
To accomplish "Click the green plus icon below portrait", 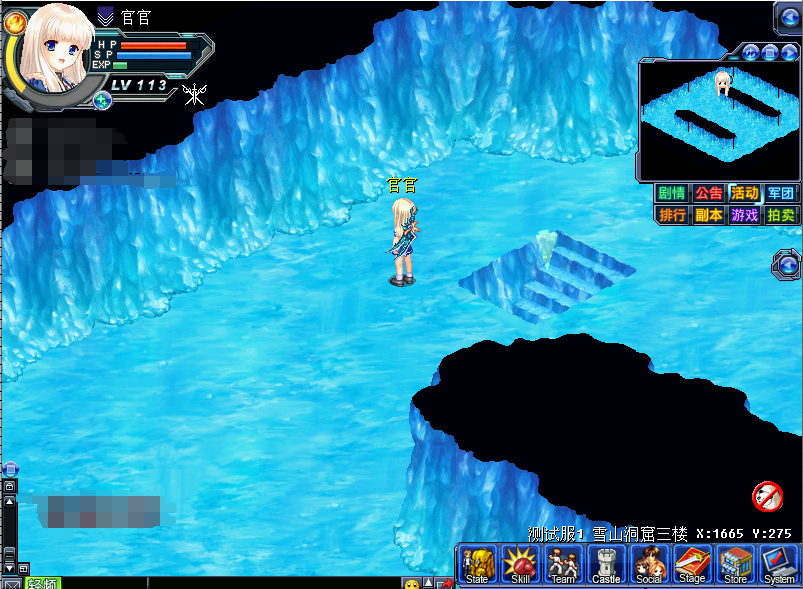I will [x=102, y=100].
